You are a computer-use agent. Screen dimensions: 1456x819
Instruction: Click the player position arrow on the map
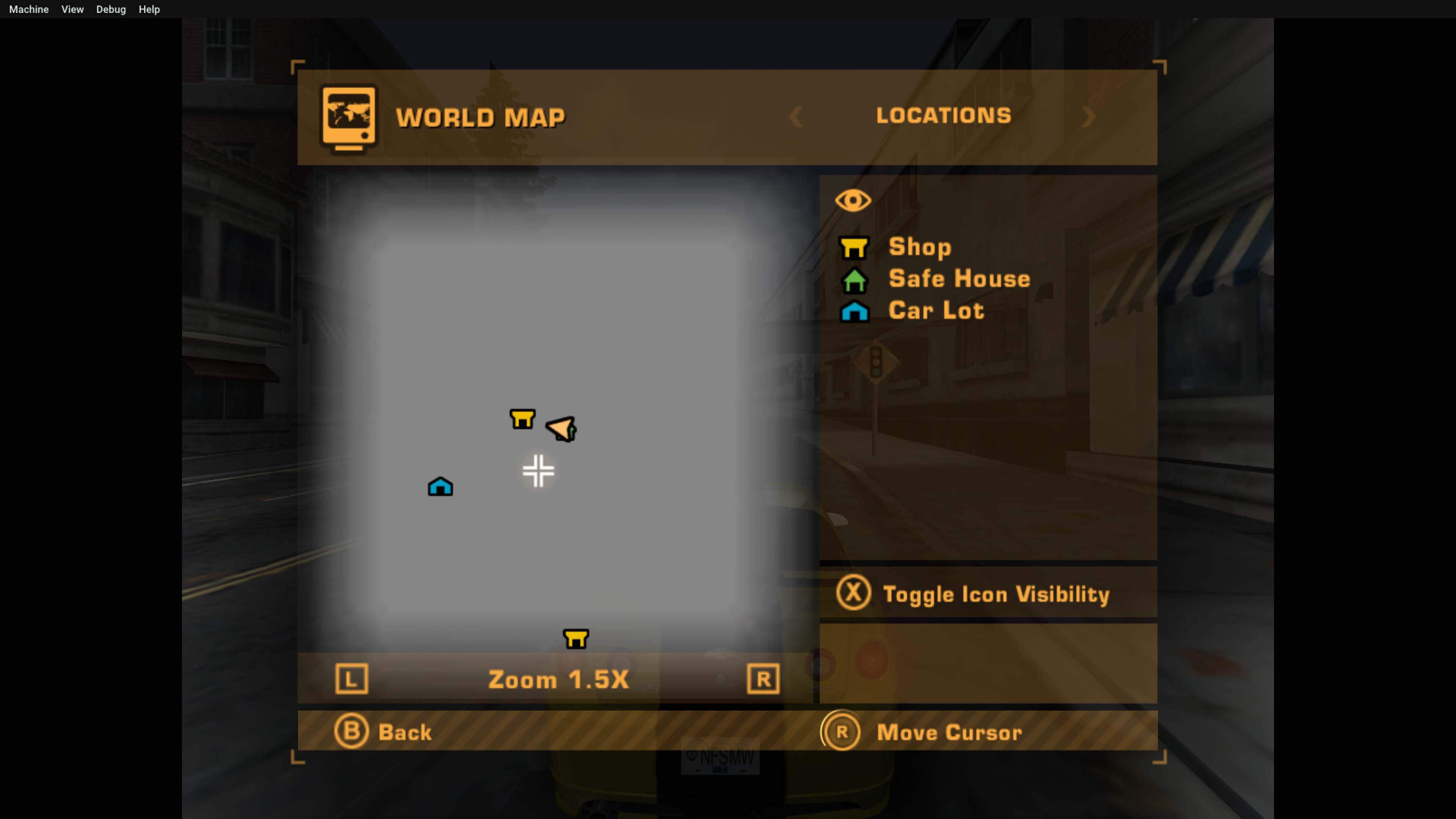(x=560, y=428)
